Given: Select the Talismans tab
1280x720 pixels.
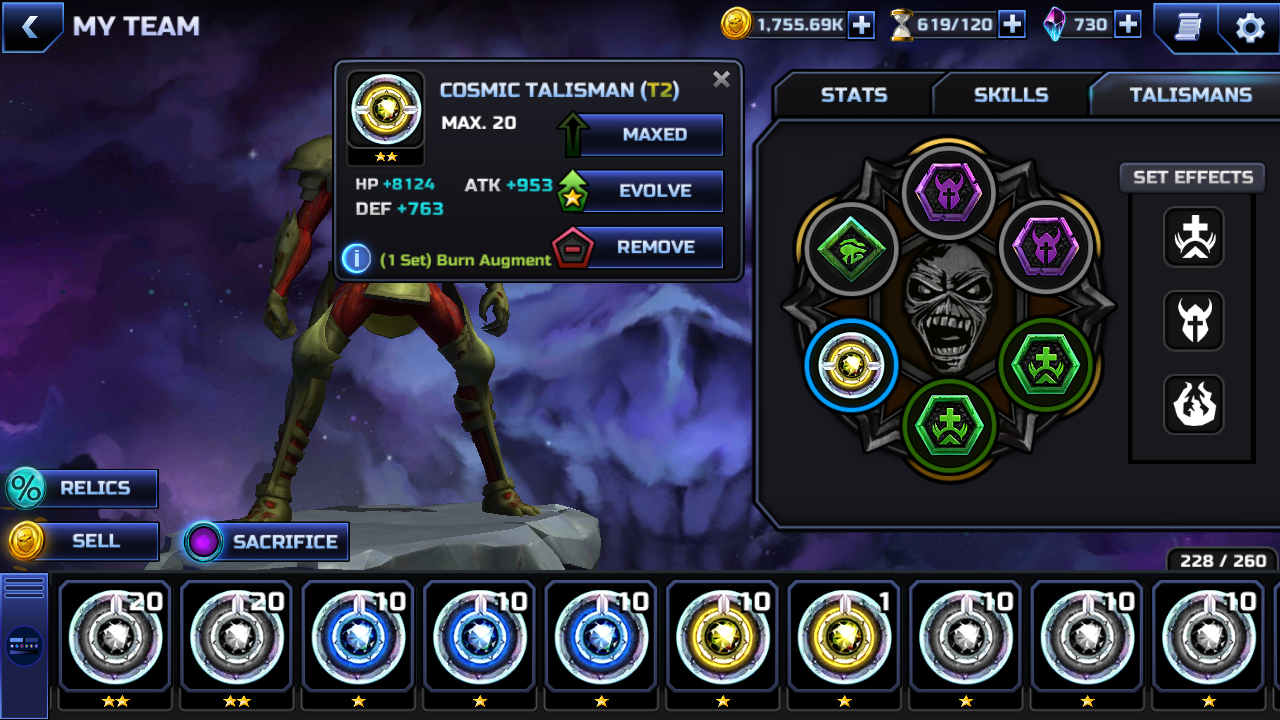Looking at the screenshot, I should (x=1190, y=95).
